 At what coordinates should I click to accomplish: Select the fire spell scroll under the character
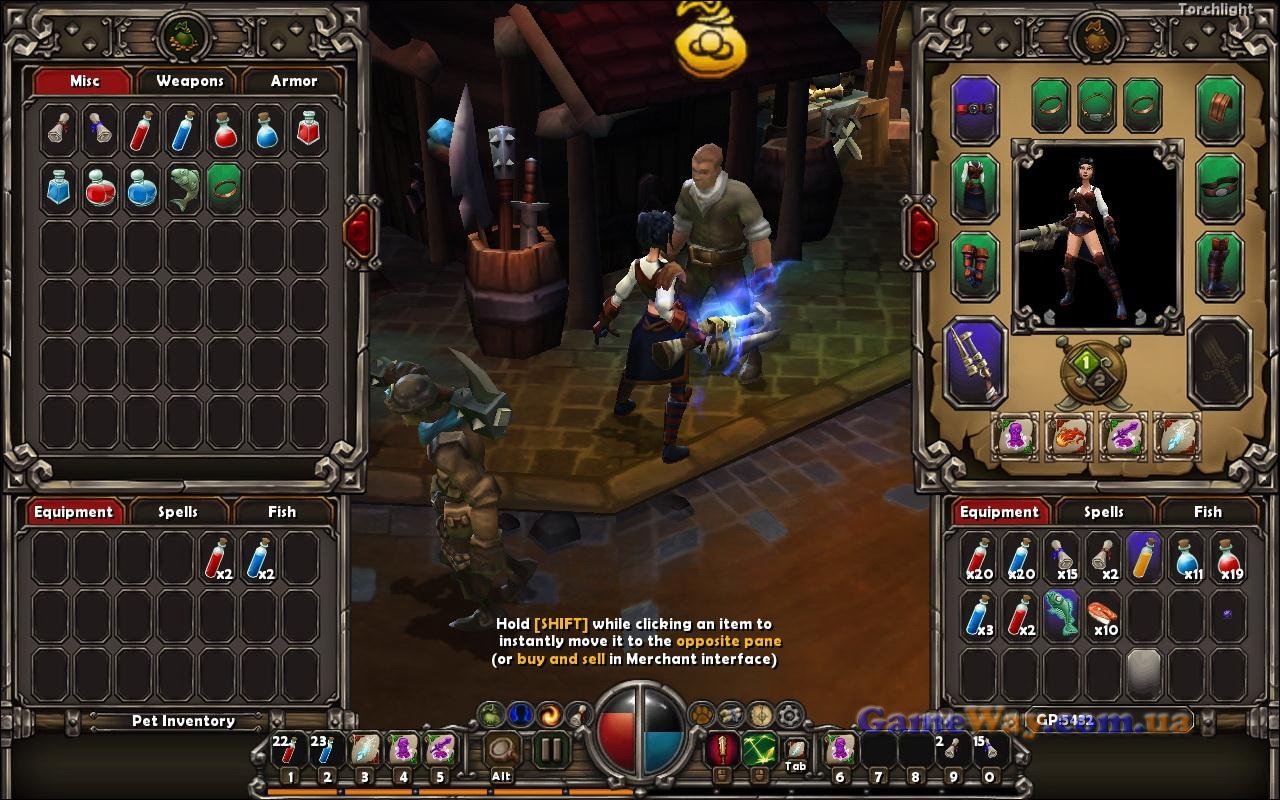1069,437
